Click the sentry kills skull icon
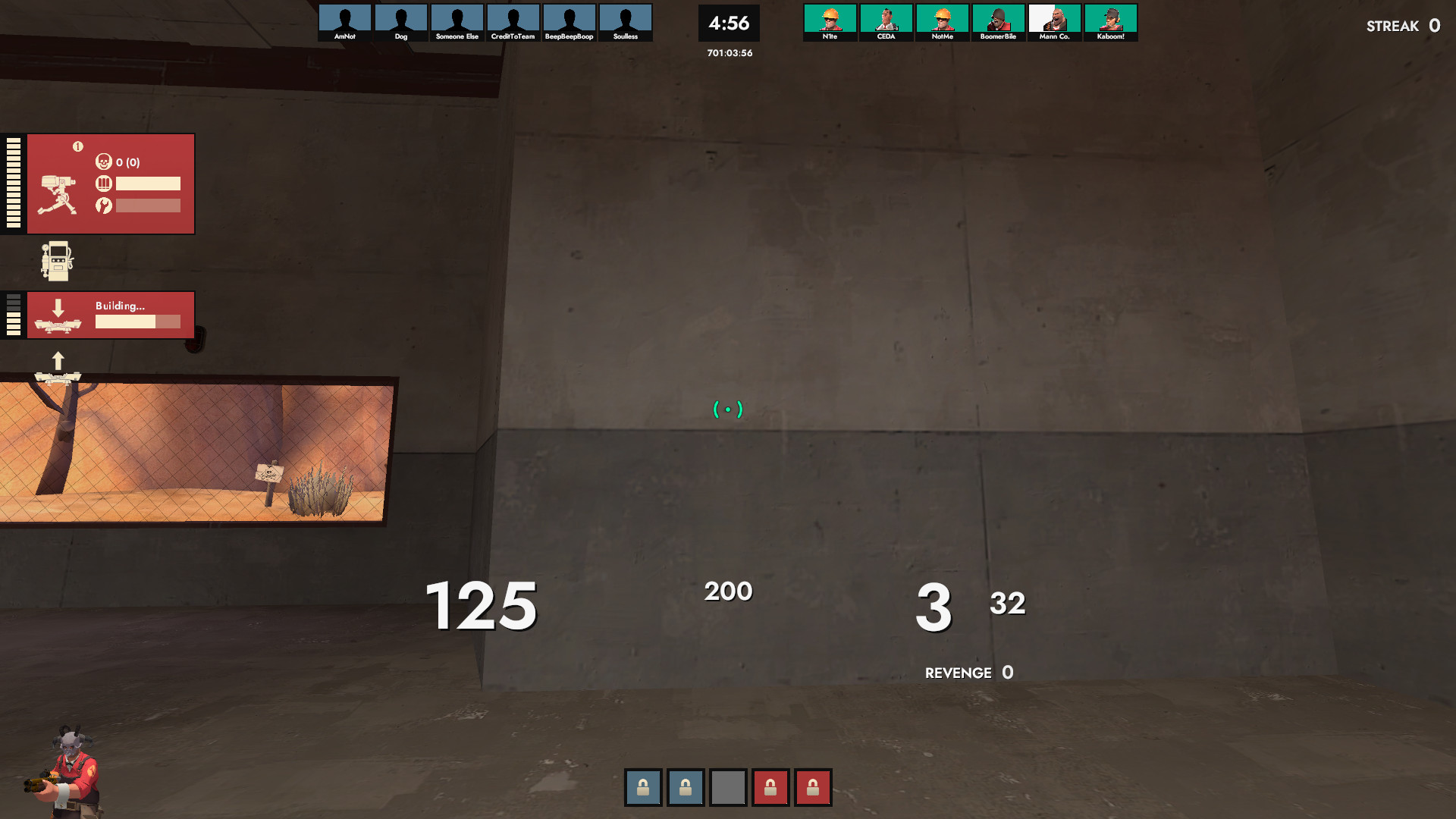1456x819 pixels. (x=105, y=162)
